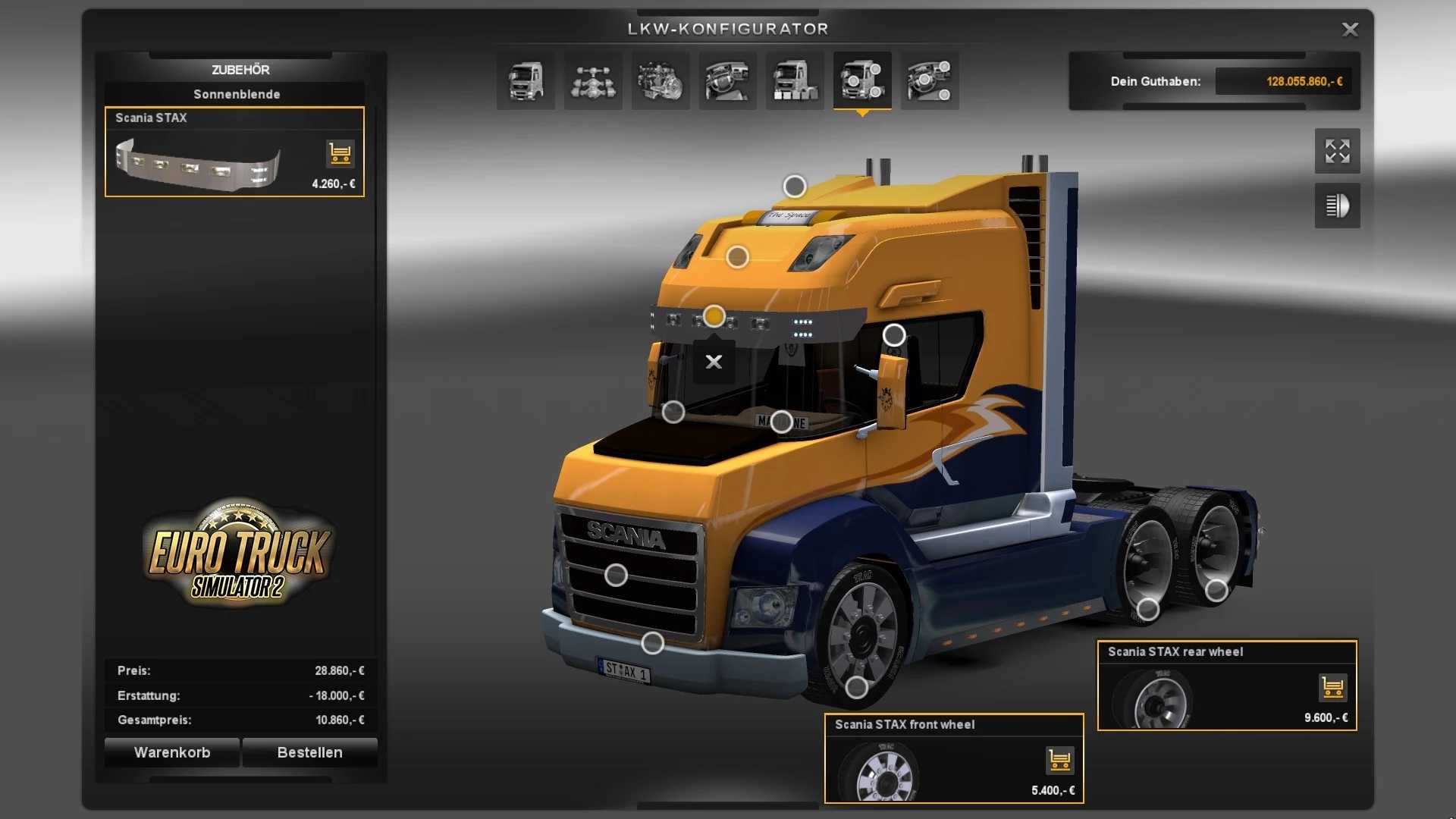This screenshot has height=819, width=1456.
Task: Open the interior accessories tab
Action: tap(930, 81)
